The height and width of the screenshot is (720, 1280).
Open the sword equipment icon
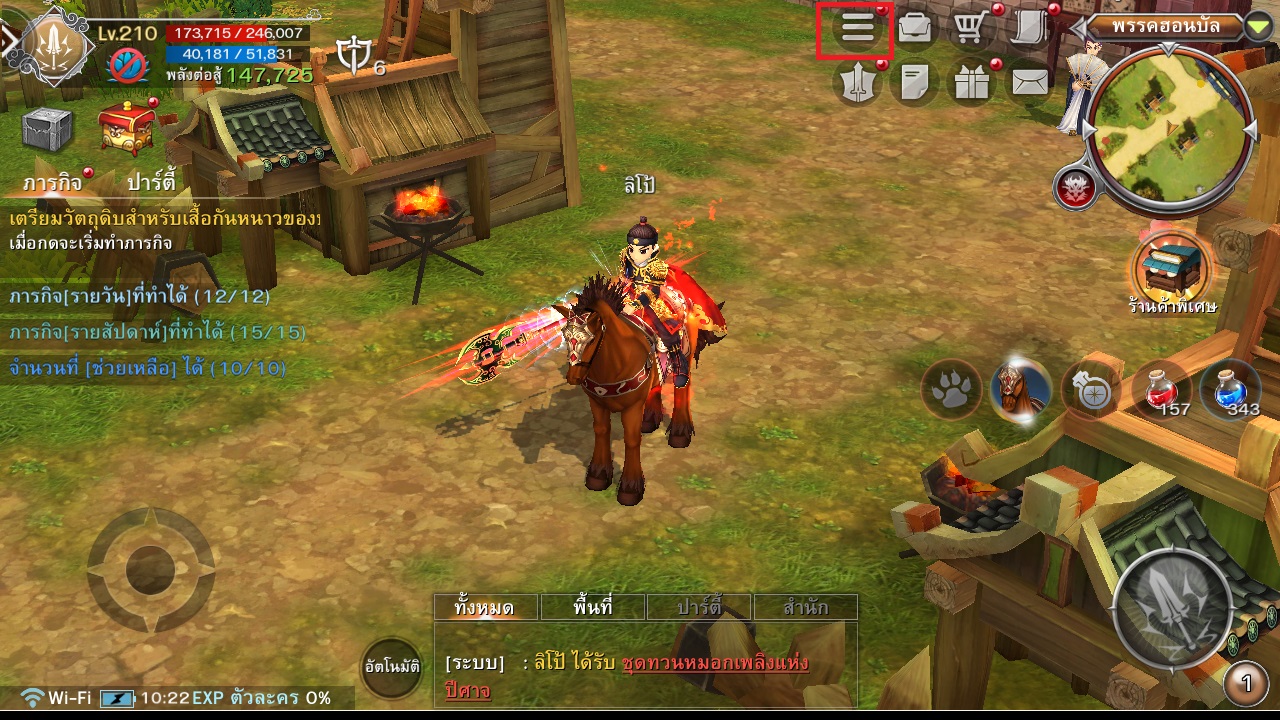pos(857,83)
